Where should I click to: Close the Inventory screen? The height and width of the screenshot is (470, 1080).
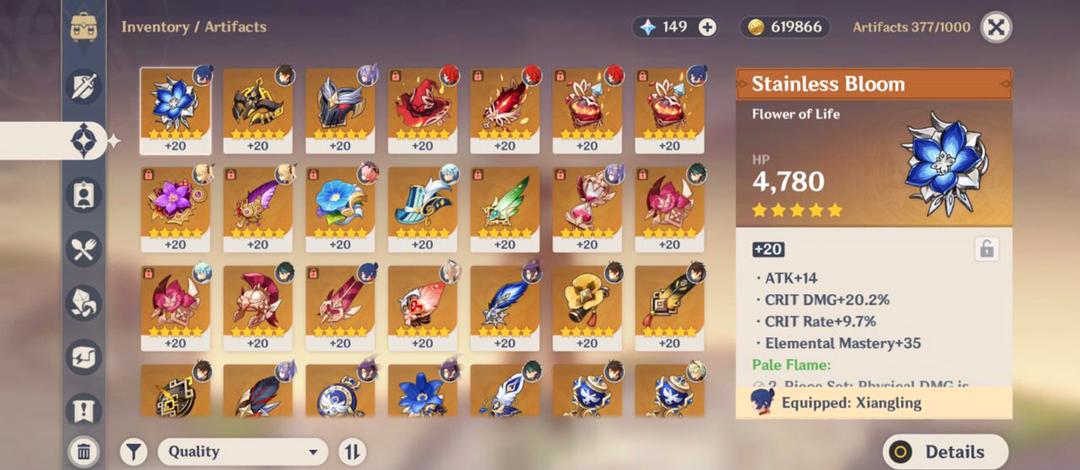pos(995,27)
